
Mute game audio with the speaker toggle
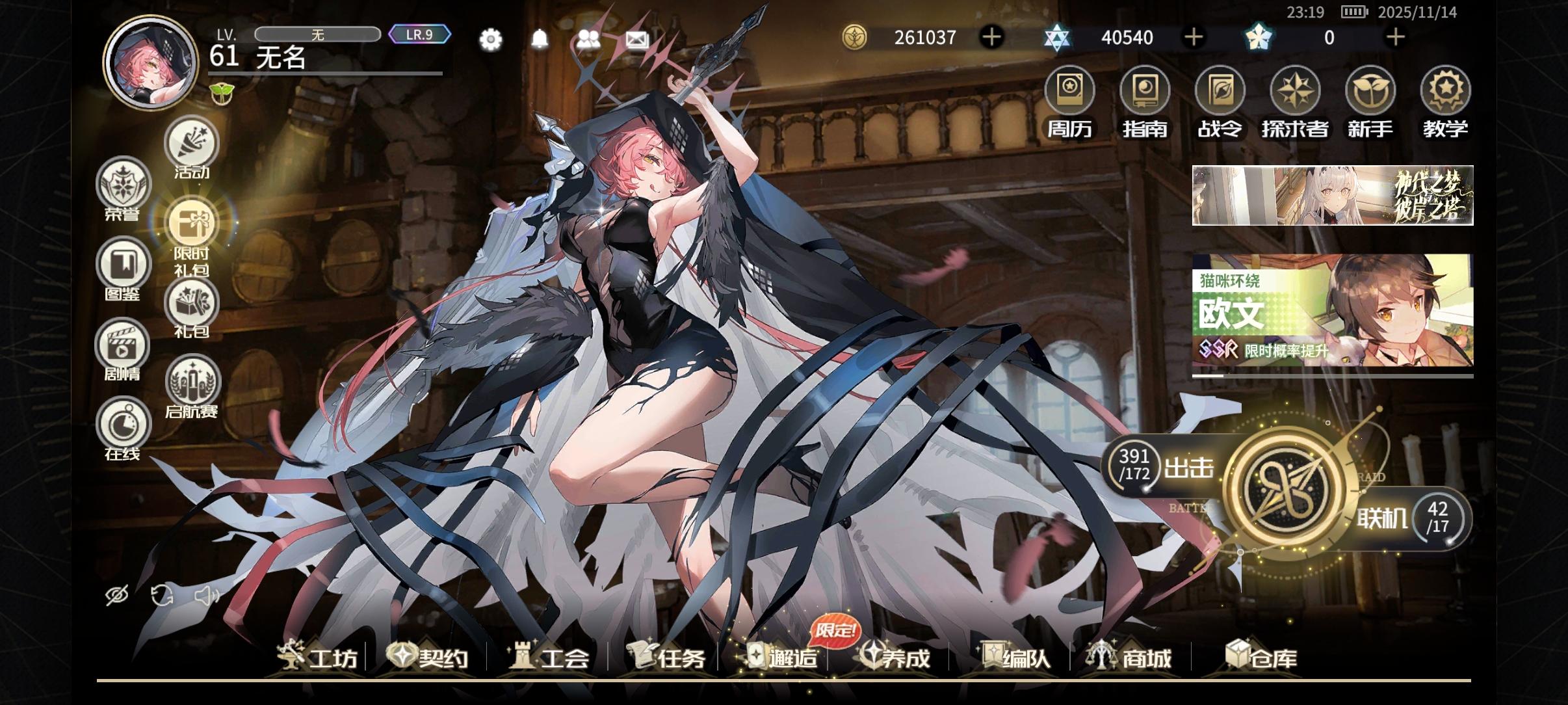(207, 594)
